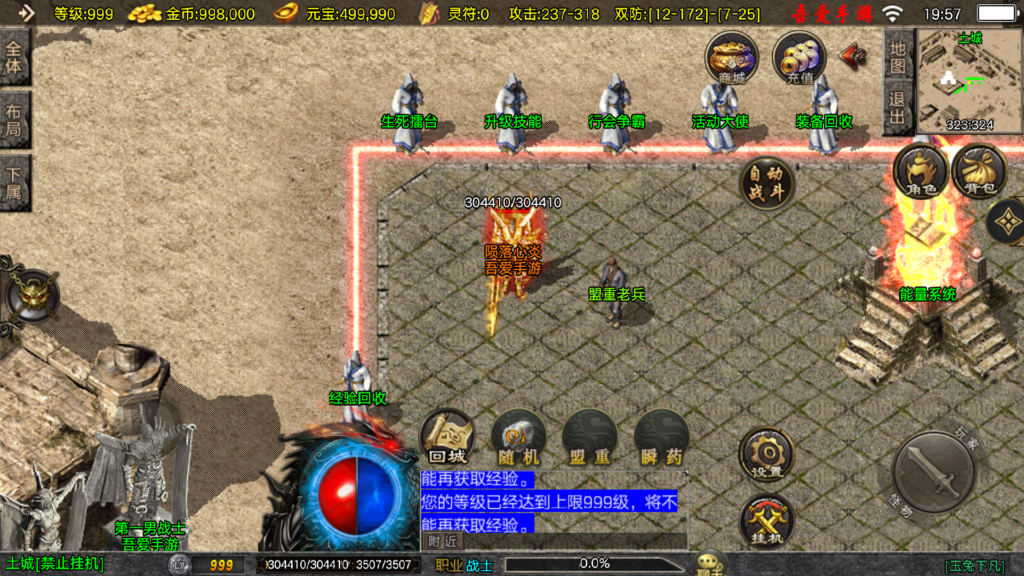Click the 退出 exit button

pos(898,108)
